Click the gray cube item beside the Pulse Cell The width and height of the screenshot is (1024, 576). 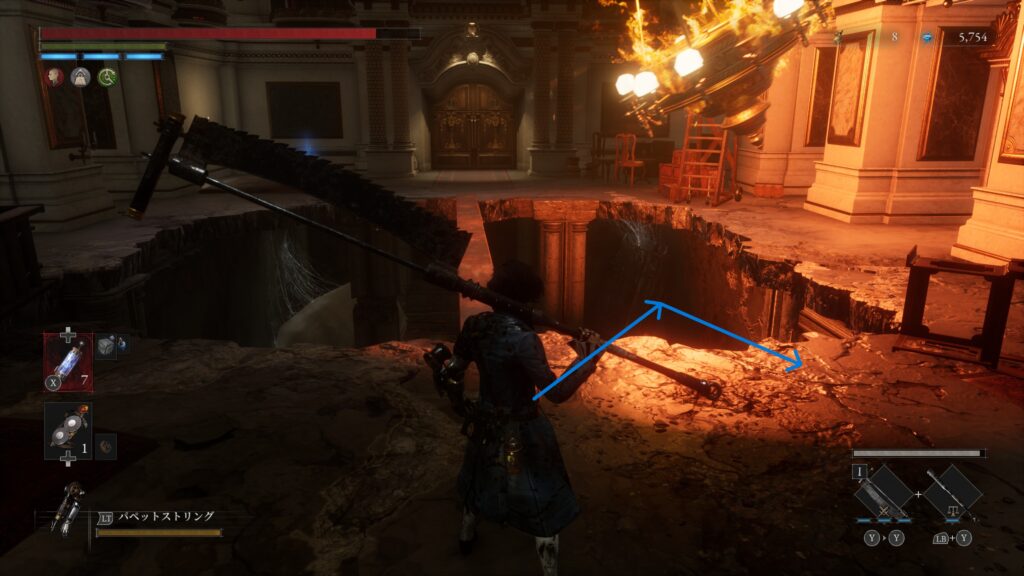[x=106, y=347]
